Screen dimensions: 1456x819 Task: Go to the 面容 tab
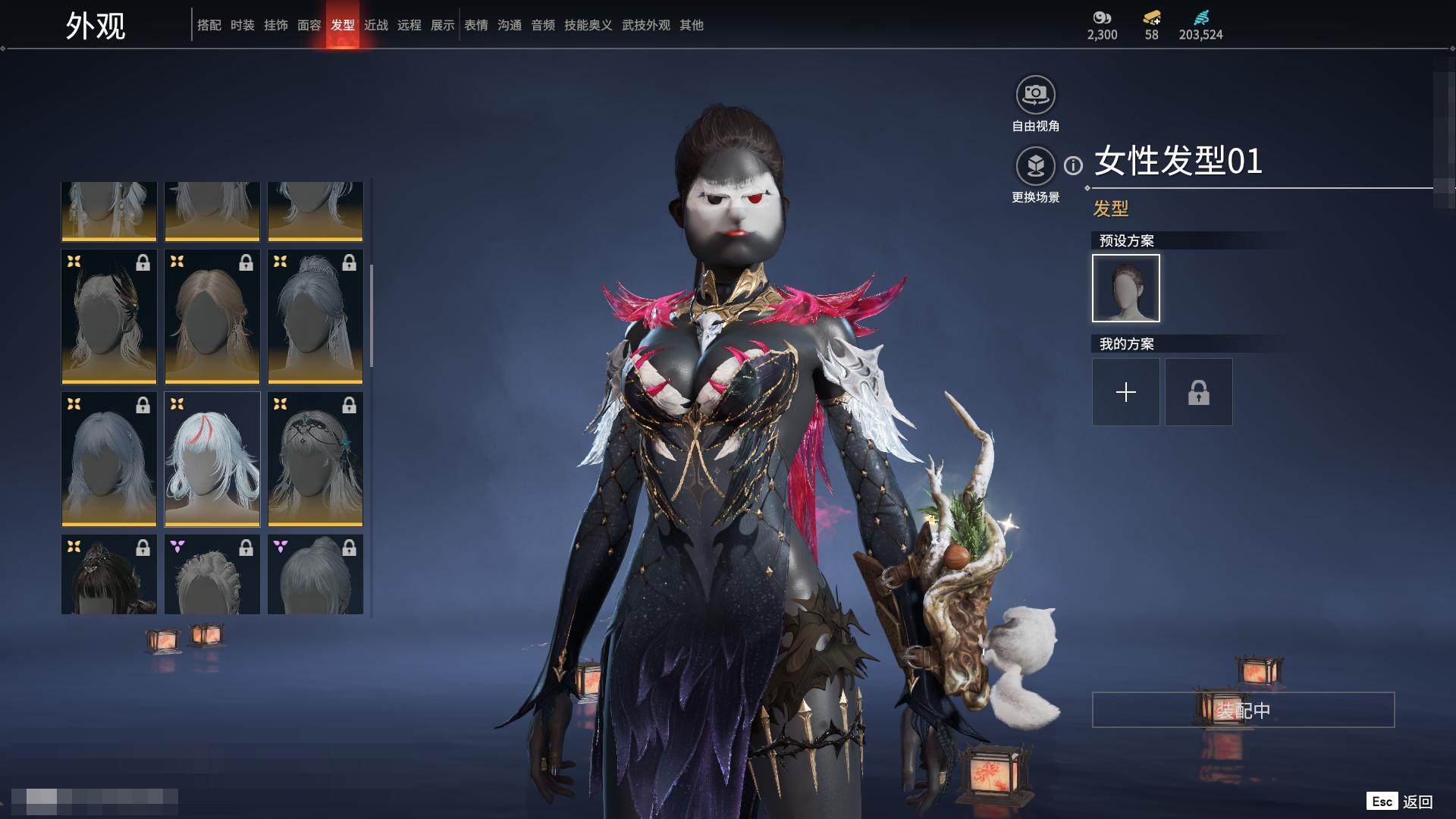(x=309, y=25)
